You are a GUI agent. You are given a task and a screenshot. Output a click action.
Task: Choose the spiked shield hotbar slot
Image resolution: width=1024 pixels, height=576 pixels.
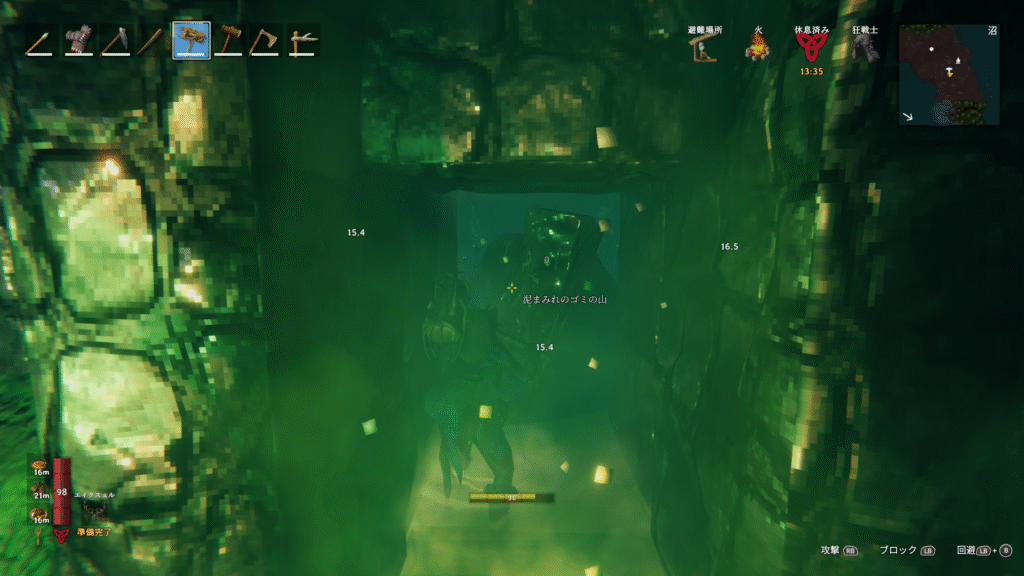pos(77,41)
